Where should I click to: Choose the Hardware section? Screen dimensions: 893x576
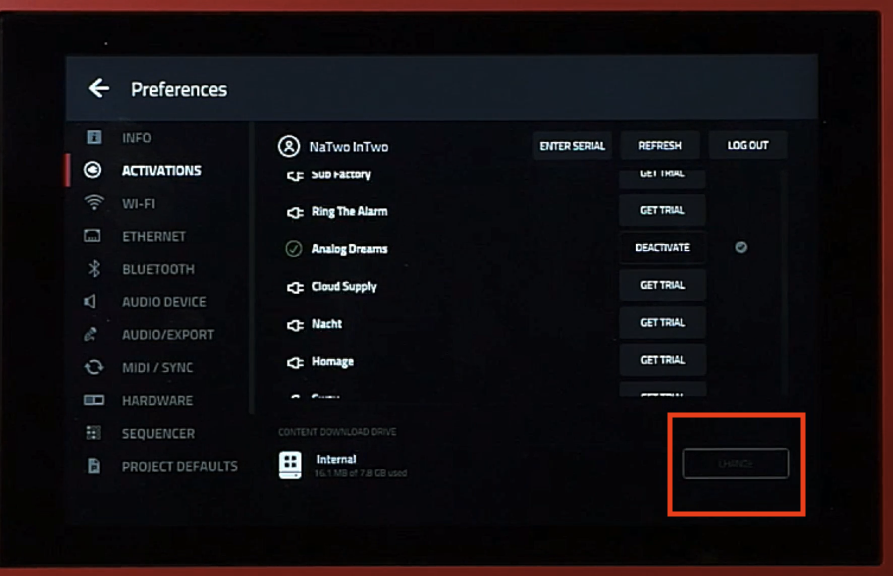click(157, 401)
